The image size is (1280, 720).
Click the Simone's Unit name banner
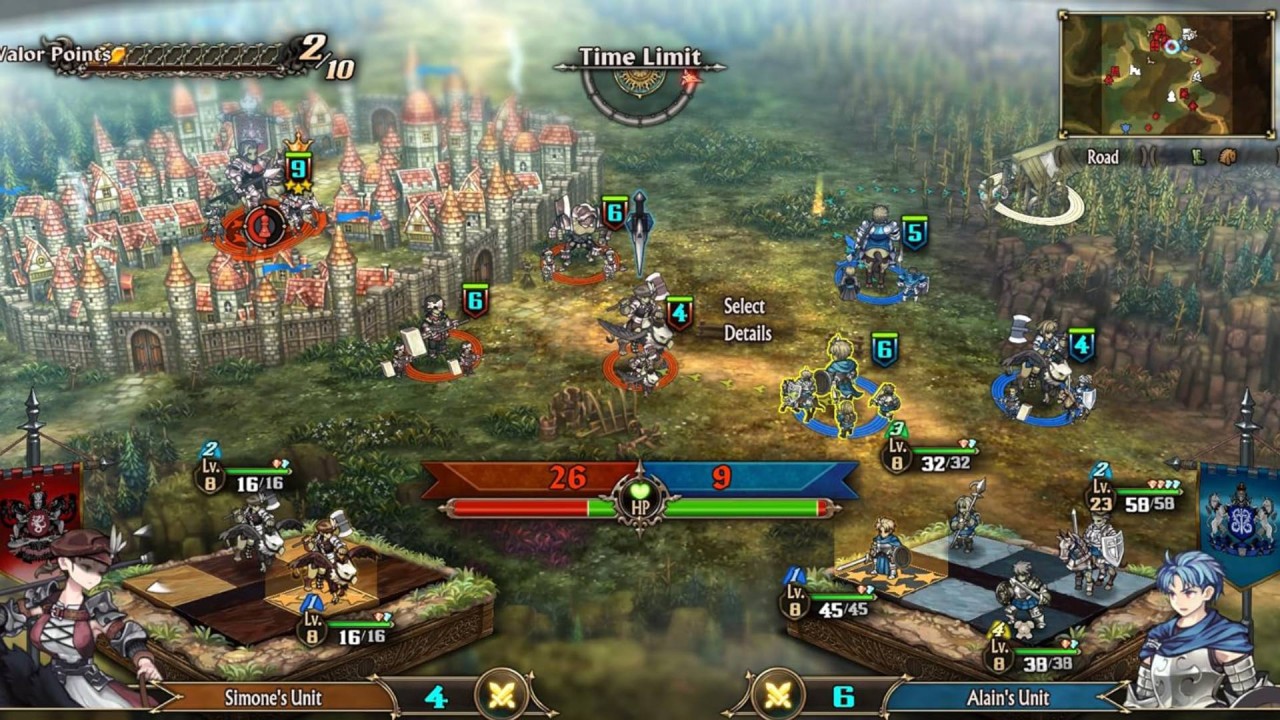273,697
